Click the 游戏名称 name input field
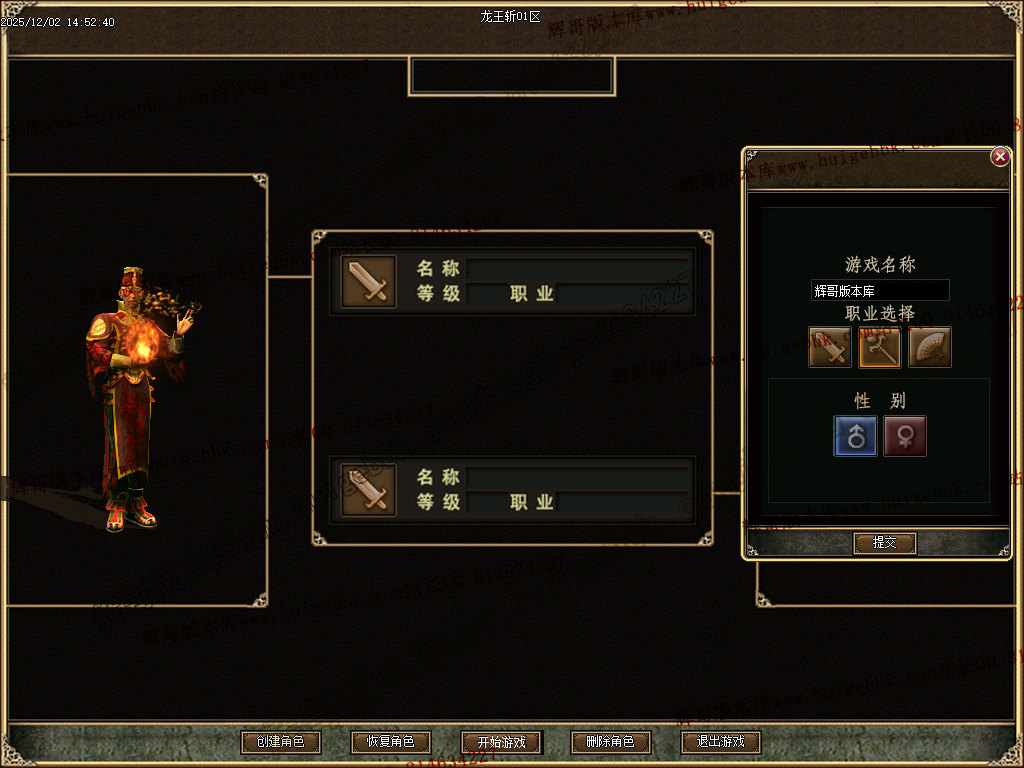 point(879,291)
